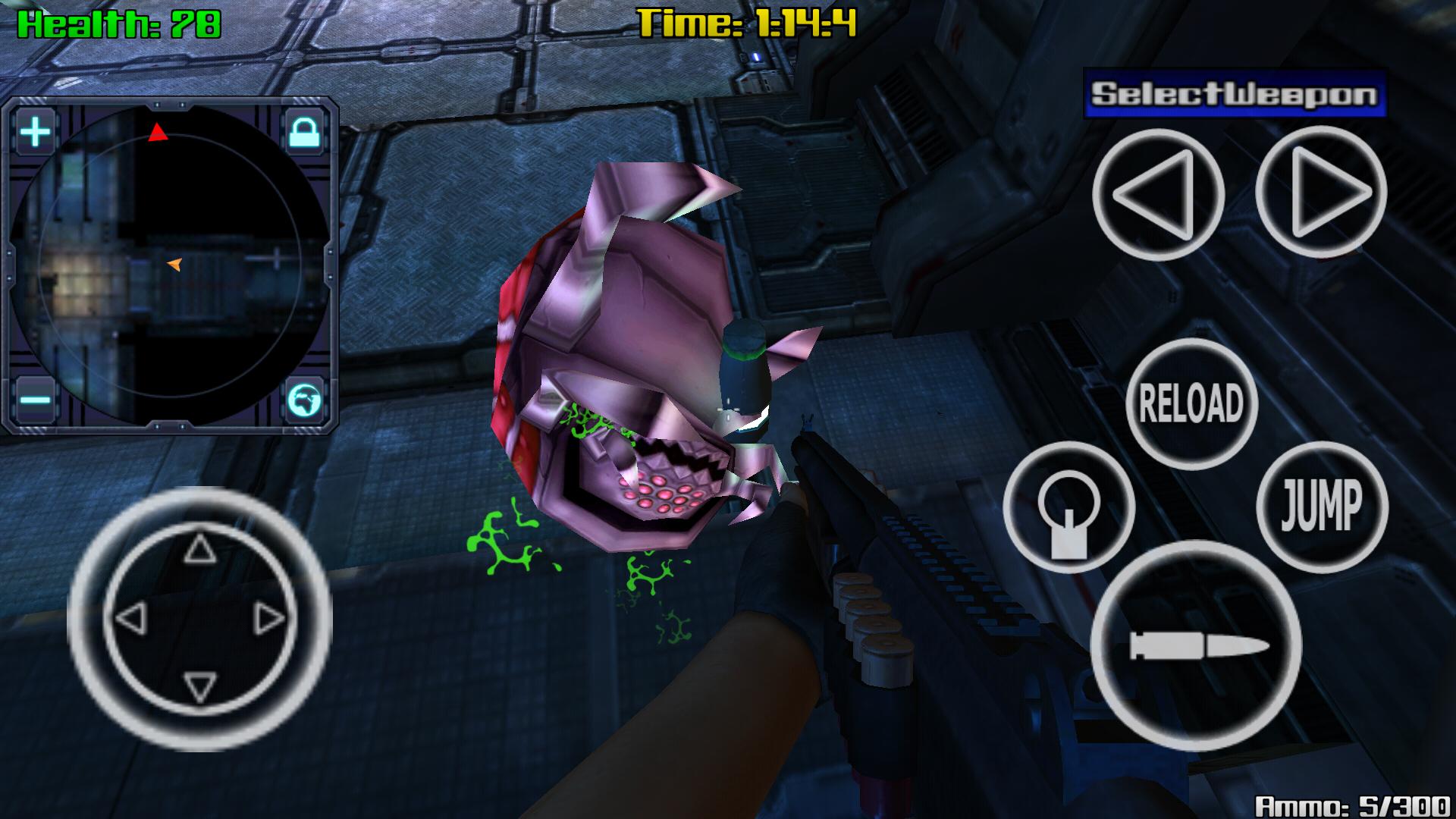Tap the player marker arrow on the minimap

click(x=172, y=262)
